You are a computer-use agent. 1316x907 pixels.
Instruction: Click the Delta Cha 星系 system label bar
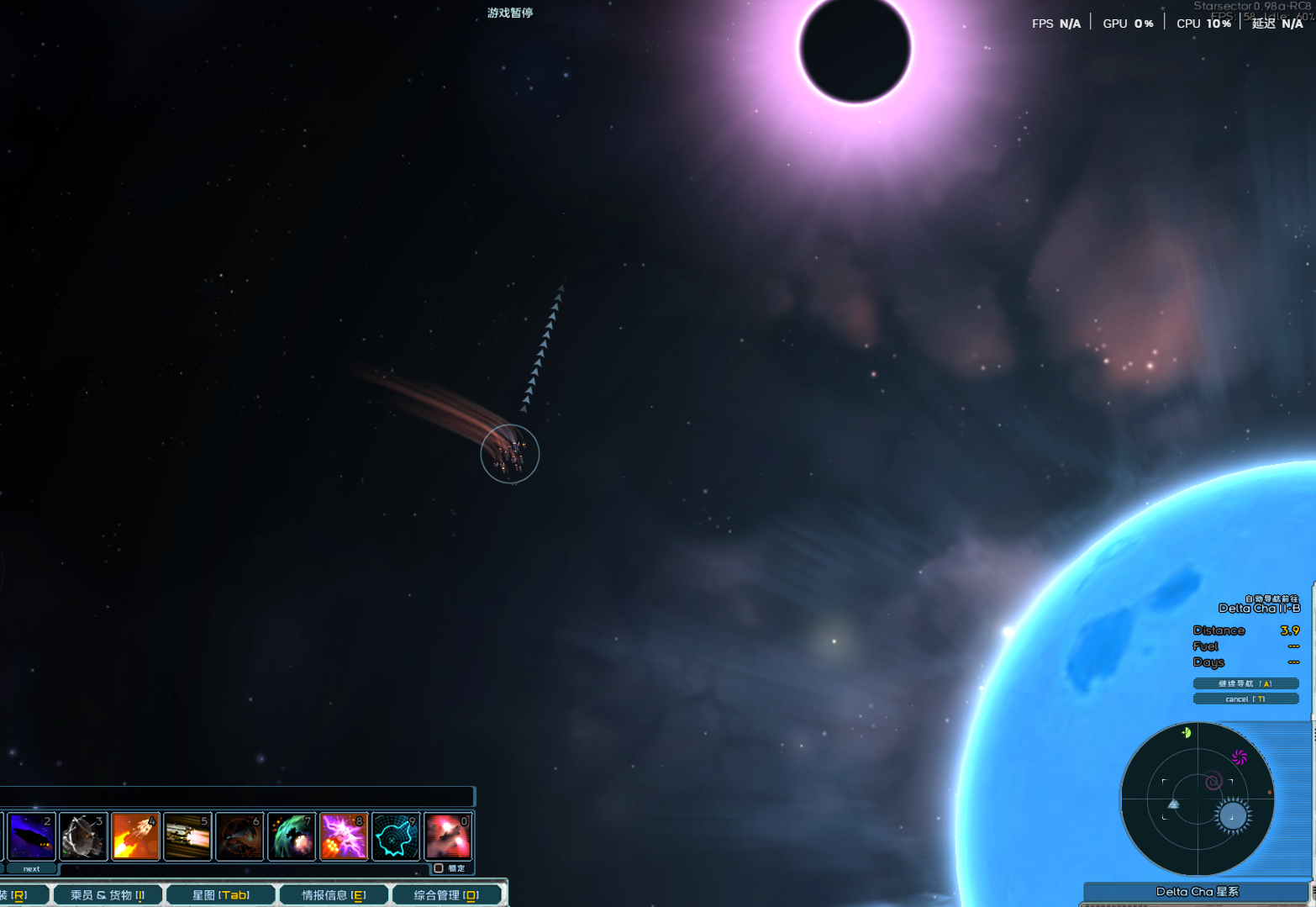1197,892
